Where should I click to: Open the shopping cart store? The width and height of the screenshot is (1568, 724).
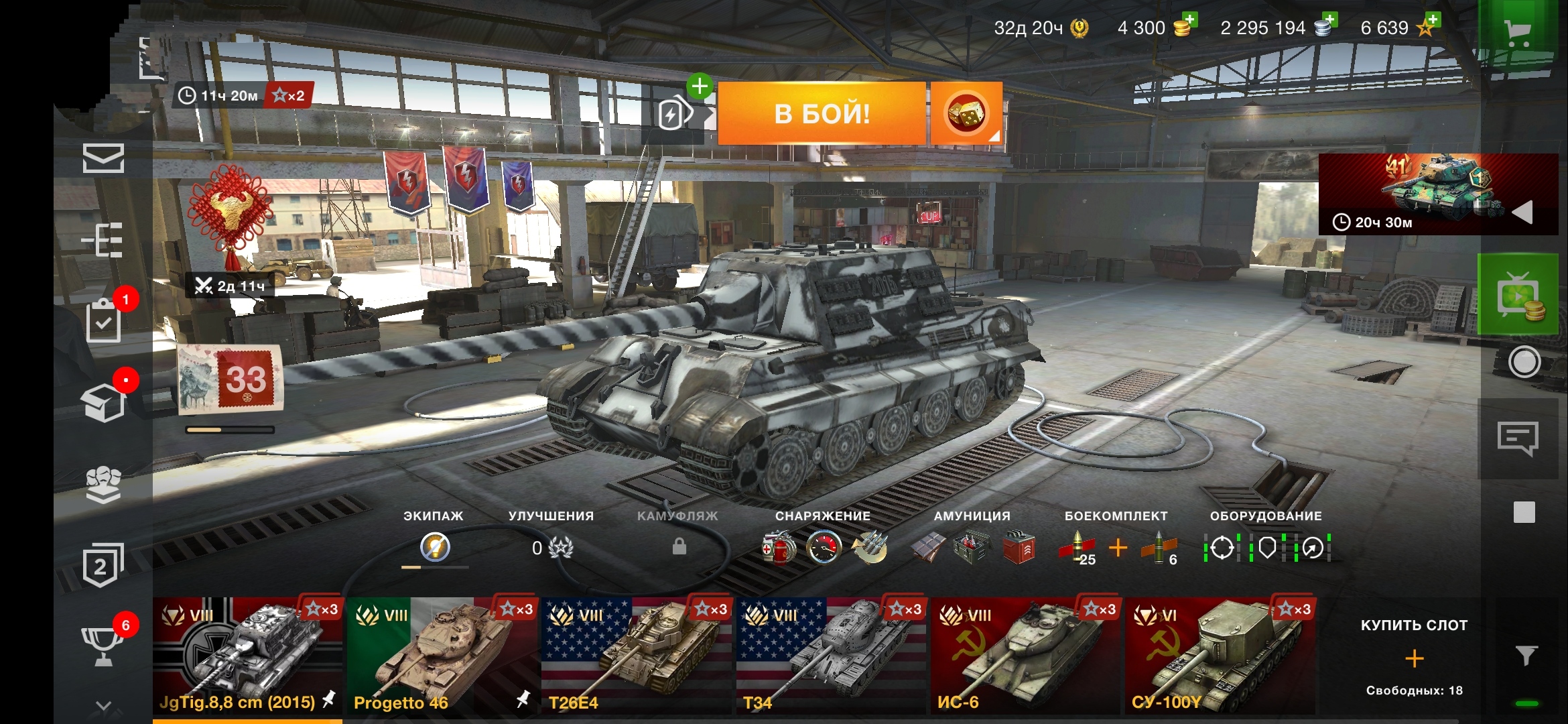(1517, 31)
